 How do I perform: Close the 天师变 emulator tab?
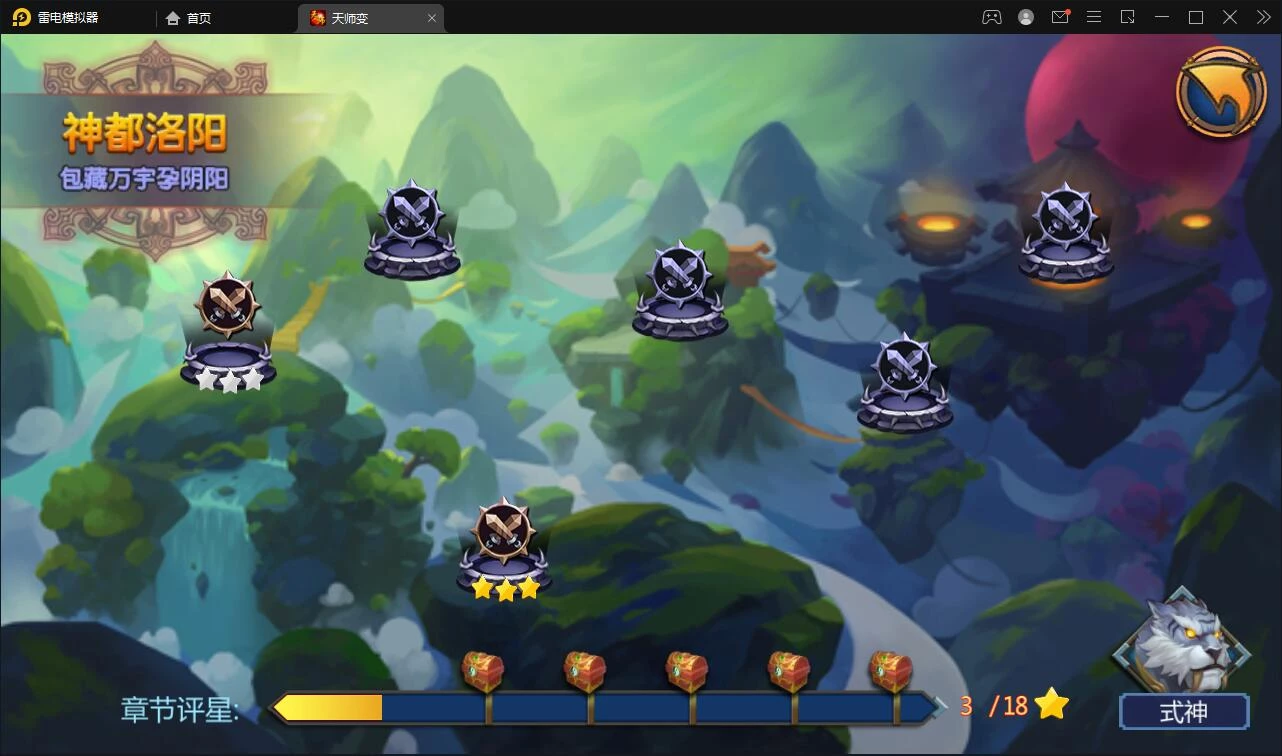click(432, 18)
